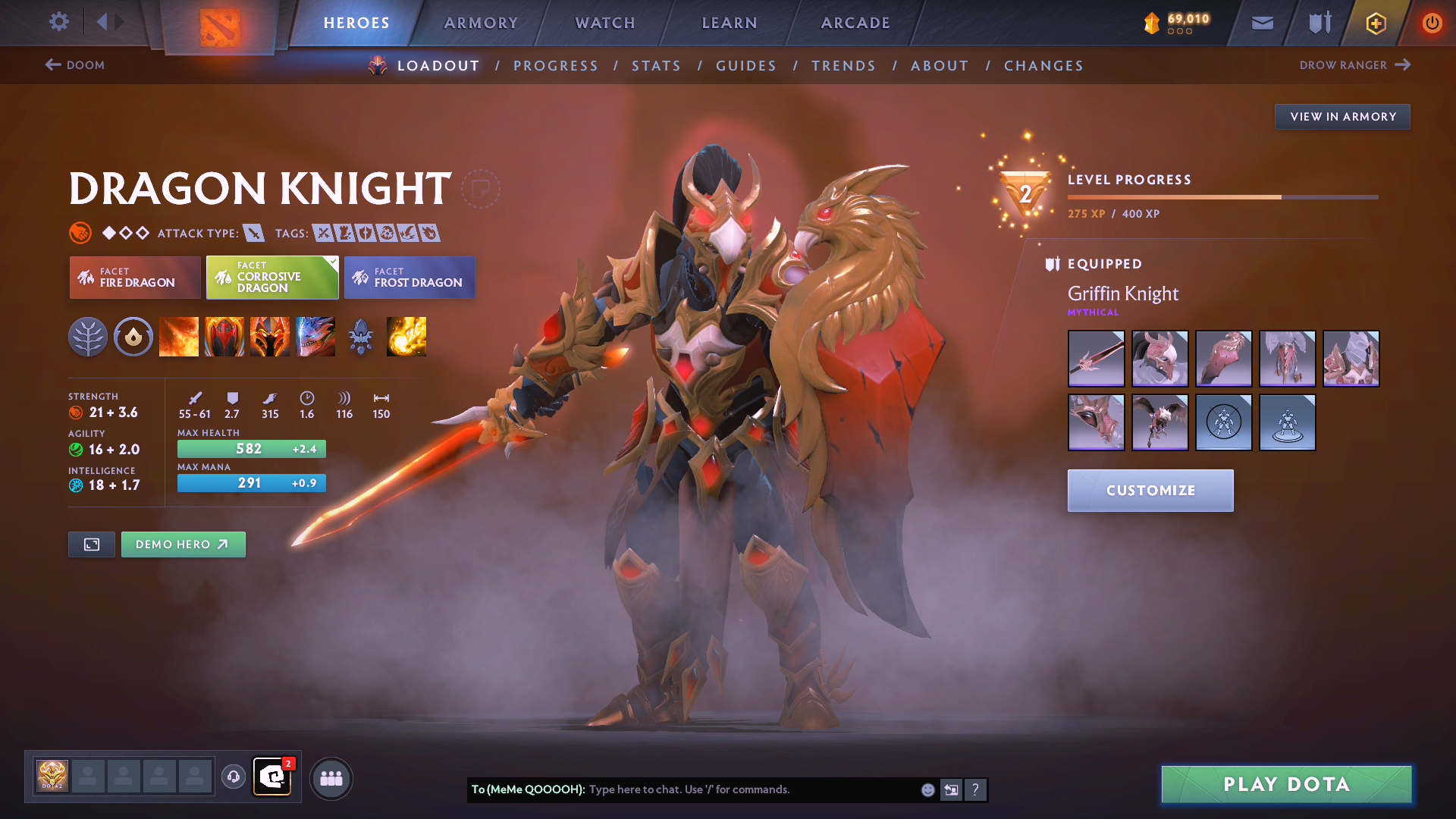The height and width of the screenshot is (819, 1456).
Task: Select the Breathe Fire ability icon
Action: click(x=179, y=337)
